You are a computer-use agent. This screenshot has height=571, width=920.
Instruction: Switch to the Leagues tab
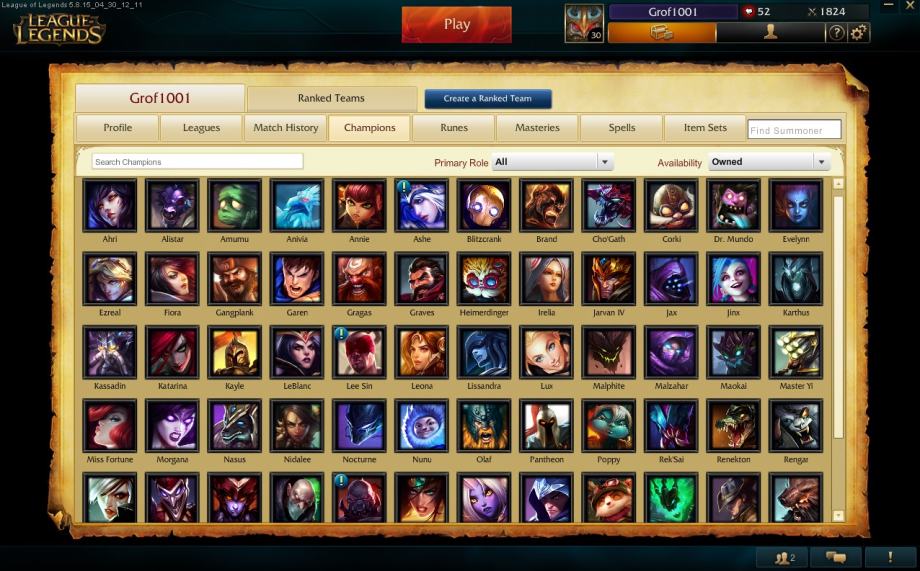pyautogui.click(x=201, y=128)
